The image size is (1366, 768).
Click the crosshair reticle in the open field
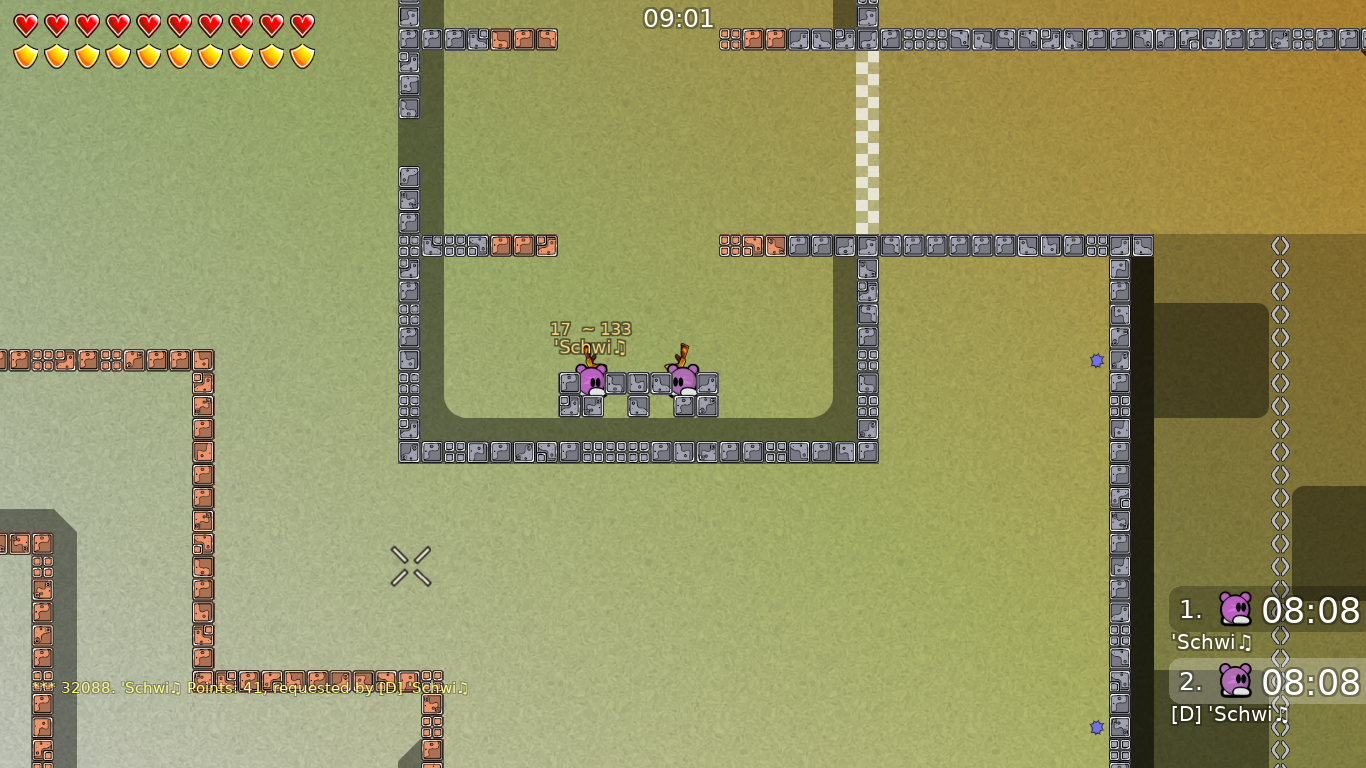tap(410, 566)
